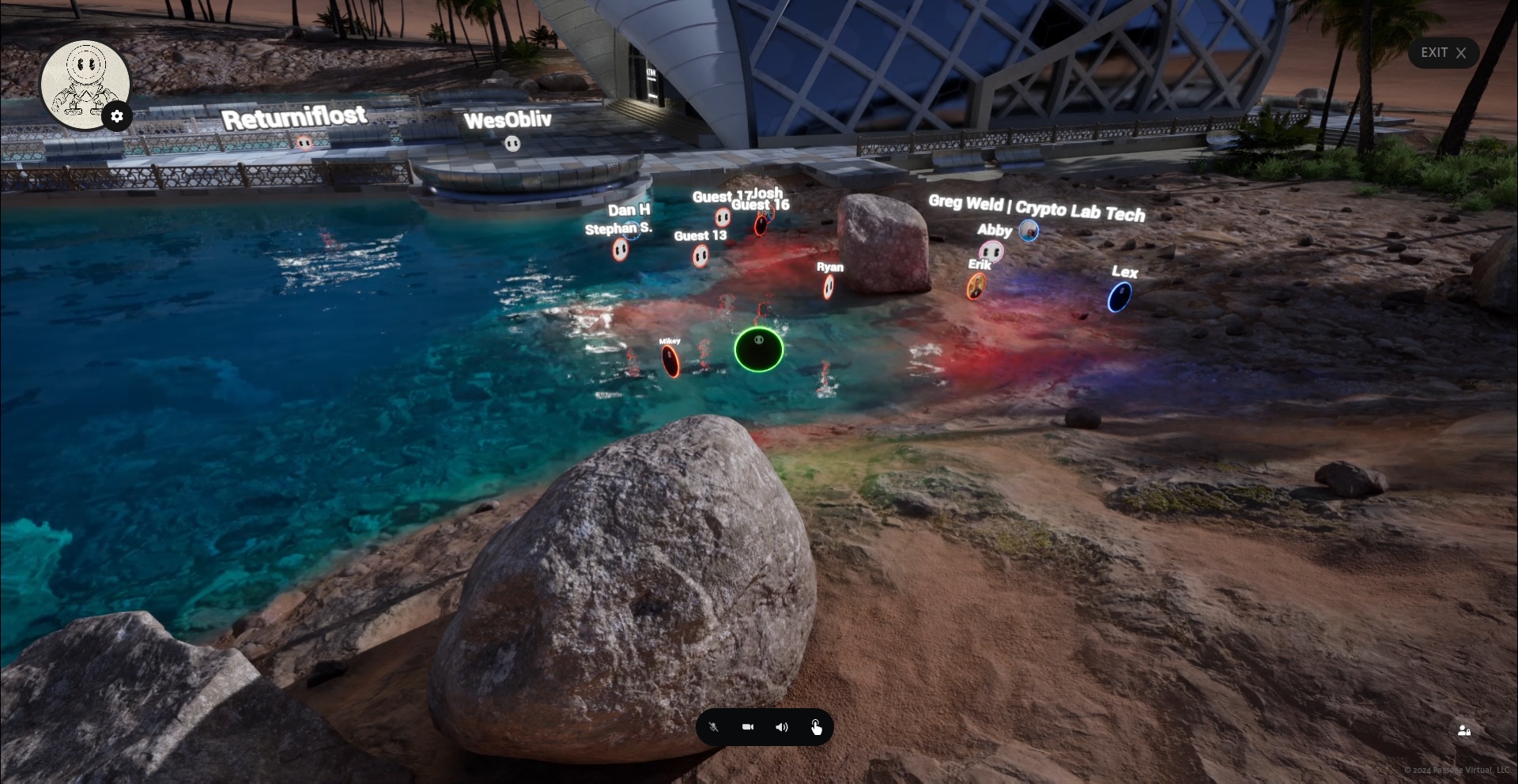Toggle the speaker sound
Screen dimensions: 1518x784
coord(782,727)
